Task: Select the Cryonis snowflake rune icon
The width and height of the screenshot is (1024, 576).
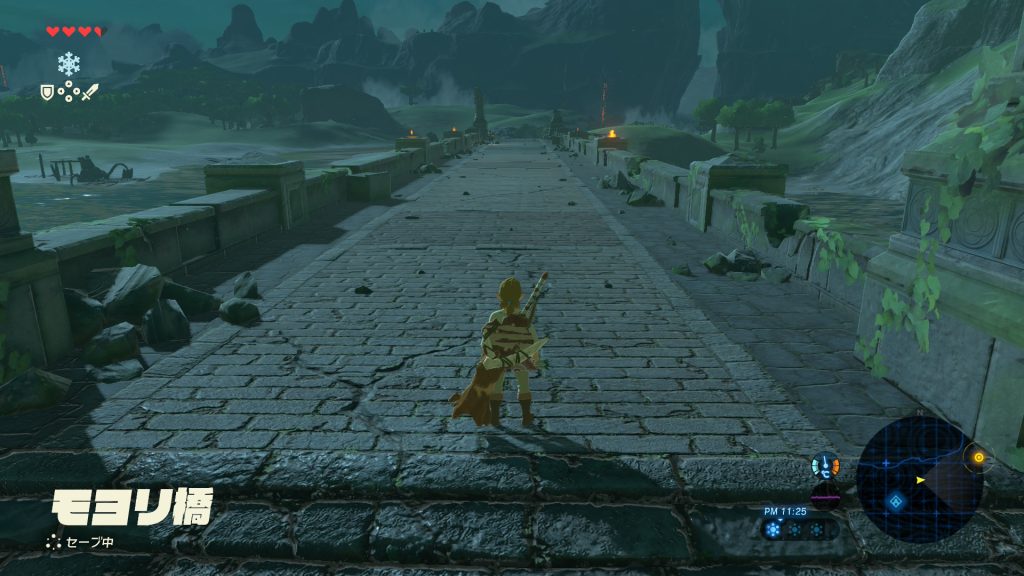Action: [x=68, y=63]
